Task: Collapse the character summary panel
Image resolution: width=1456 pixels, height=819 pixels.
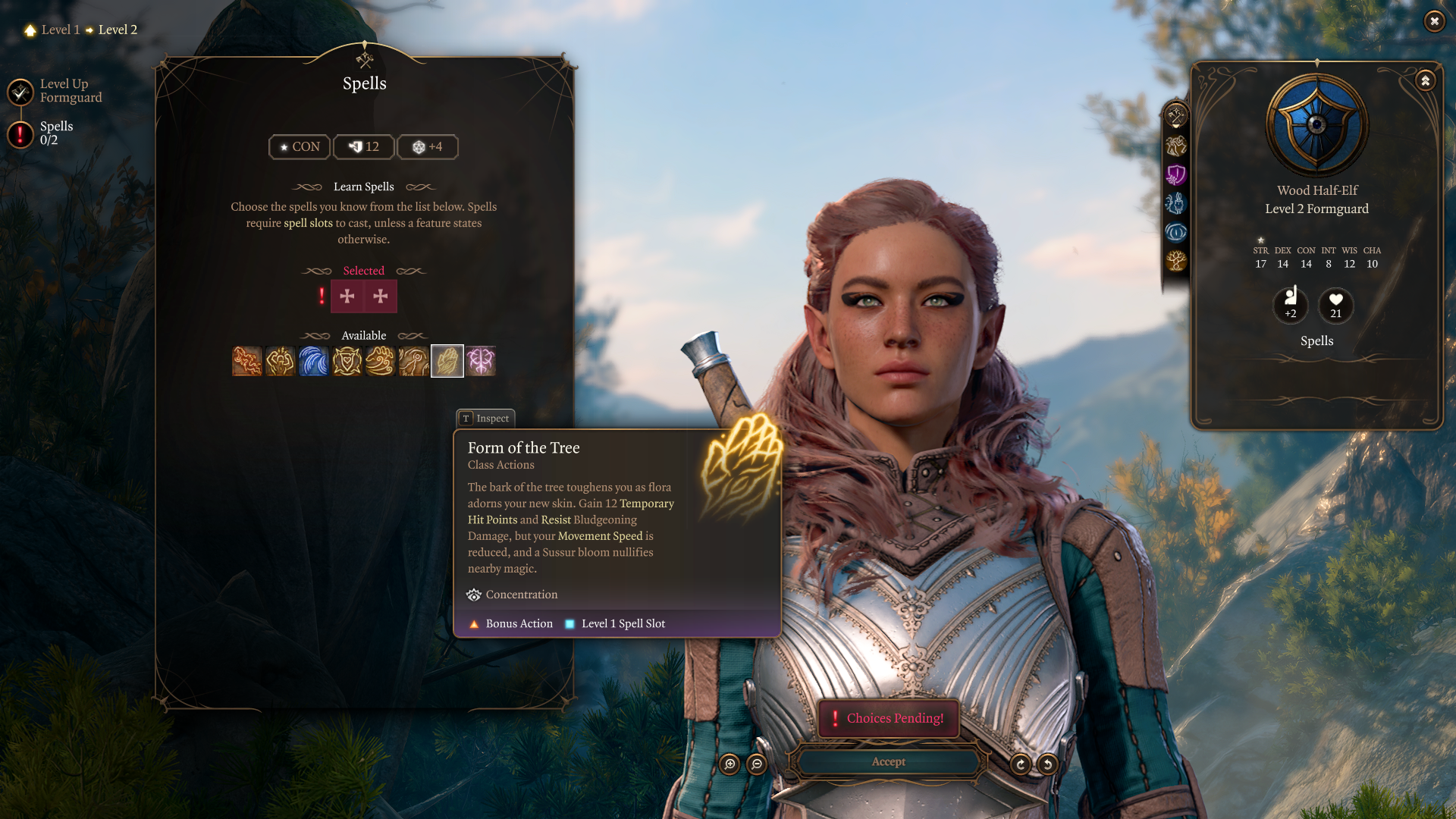Action: 1426,80
